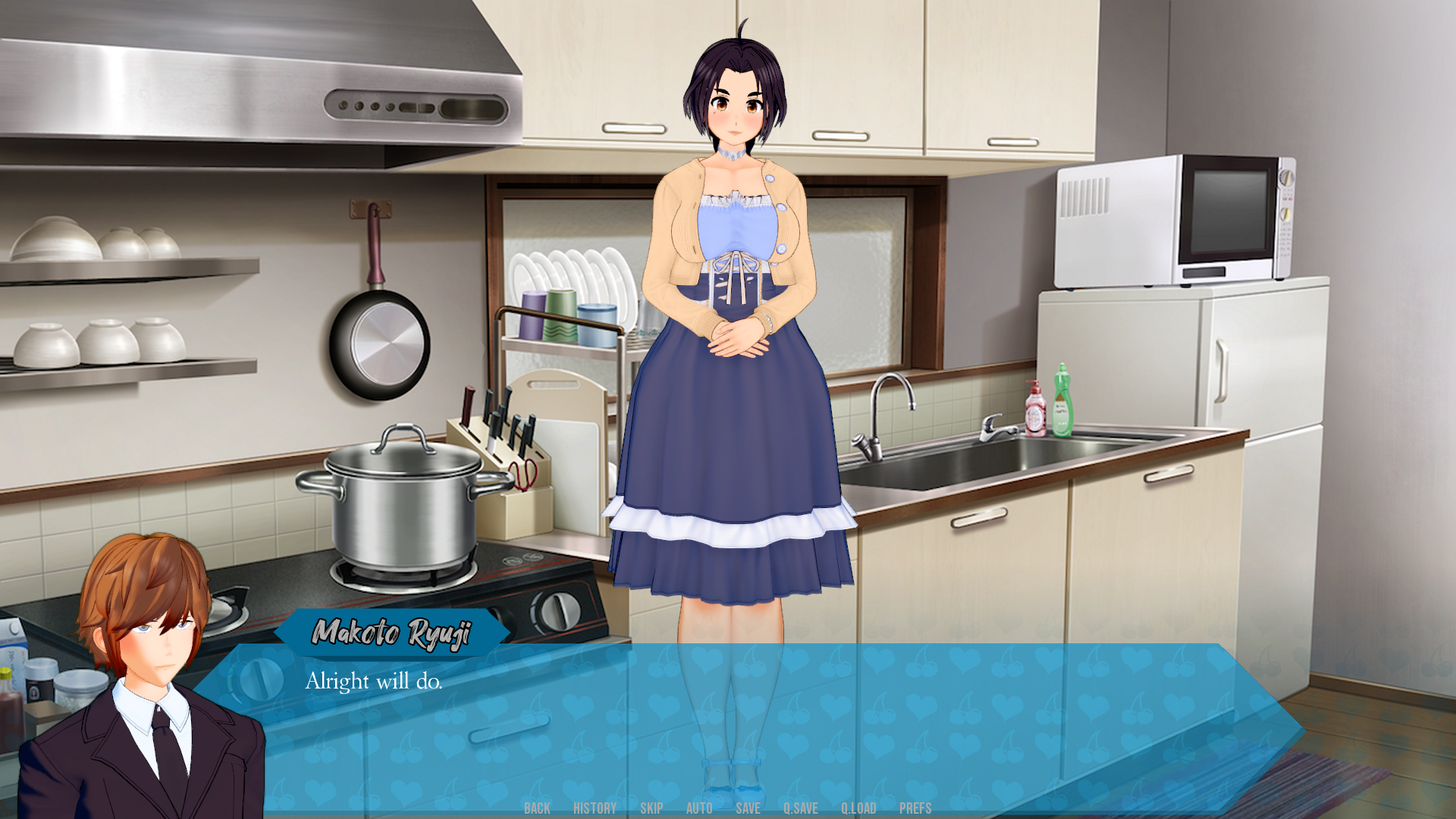This screenshot has height=819, width=1456.
Task: Toggle SKIP to fast-forward the text
Action: click(652, 808)
